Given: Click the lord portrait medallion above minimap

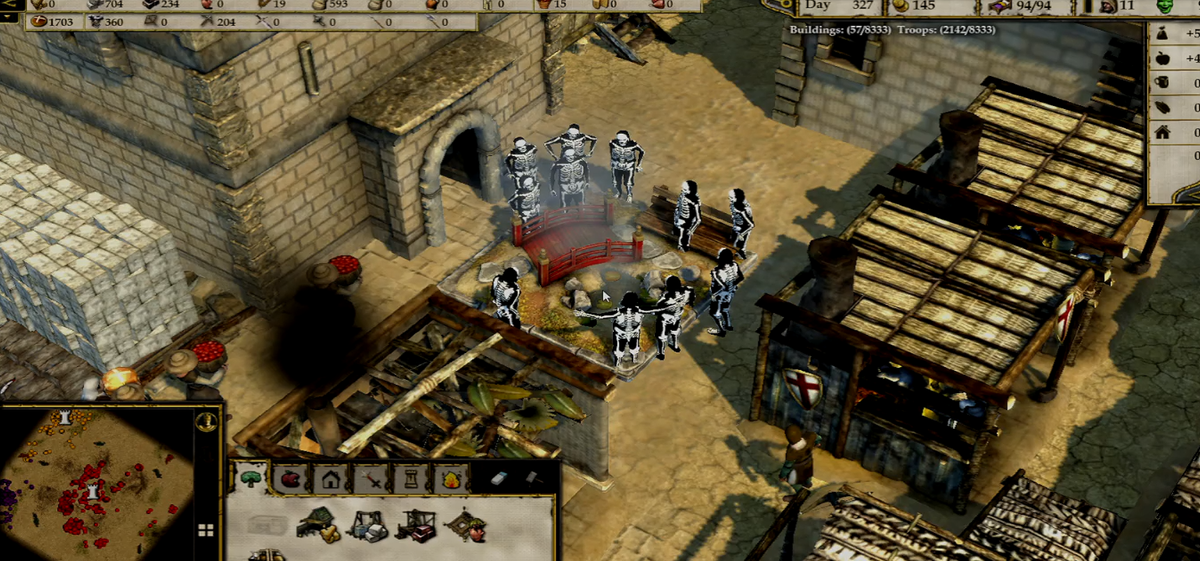Looking at the screenshot, I should 205,420.
